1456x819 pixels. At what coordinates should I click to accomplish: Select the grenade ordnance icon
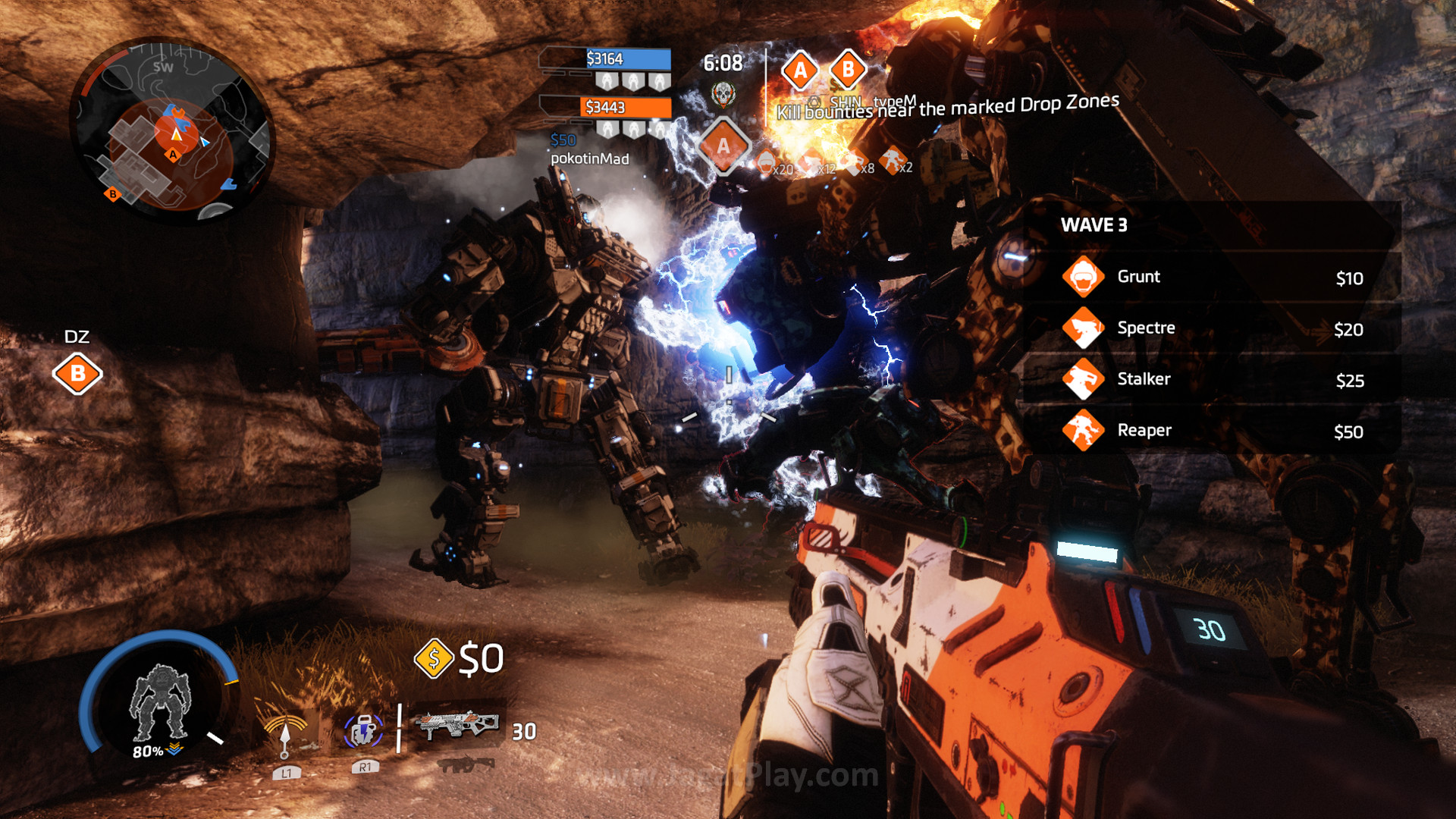[363, 730]
